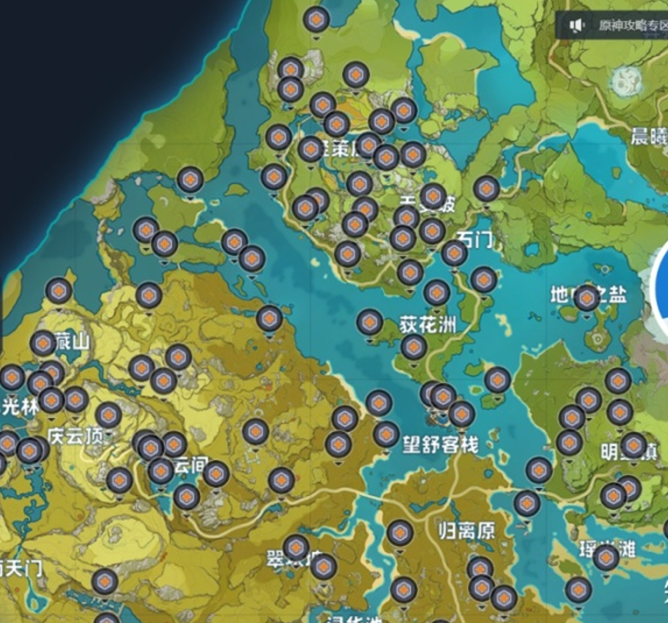Pick the marker covering the 明蕴镇 label

(633, 444)
